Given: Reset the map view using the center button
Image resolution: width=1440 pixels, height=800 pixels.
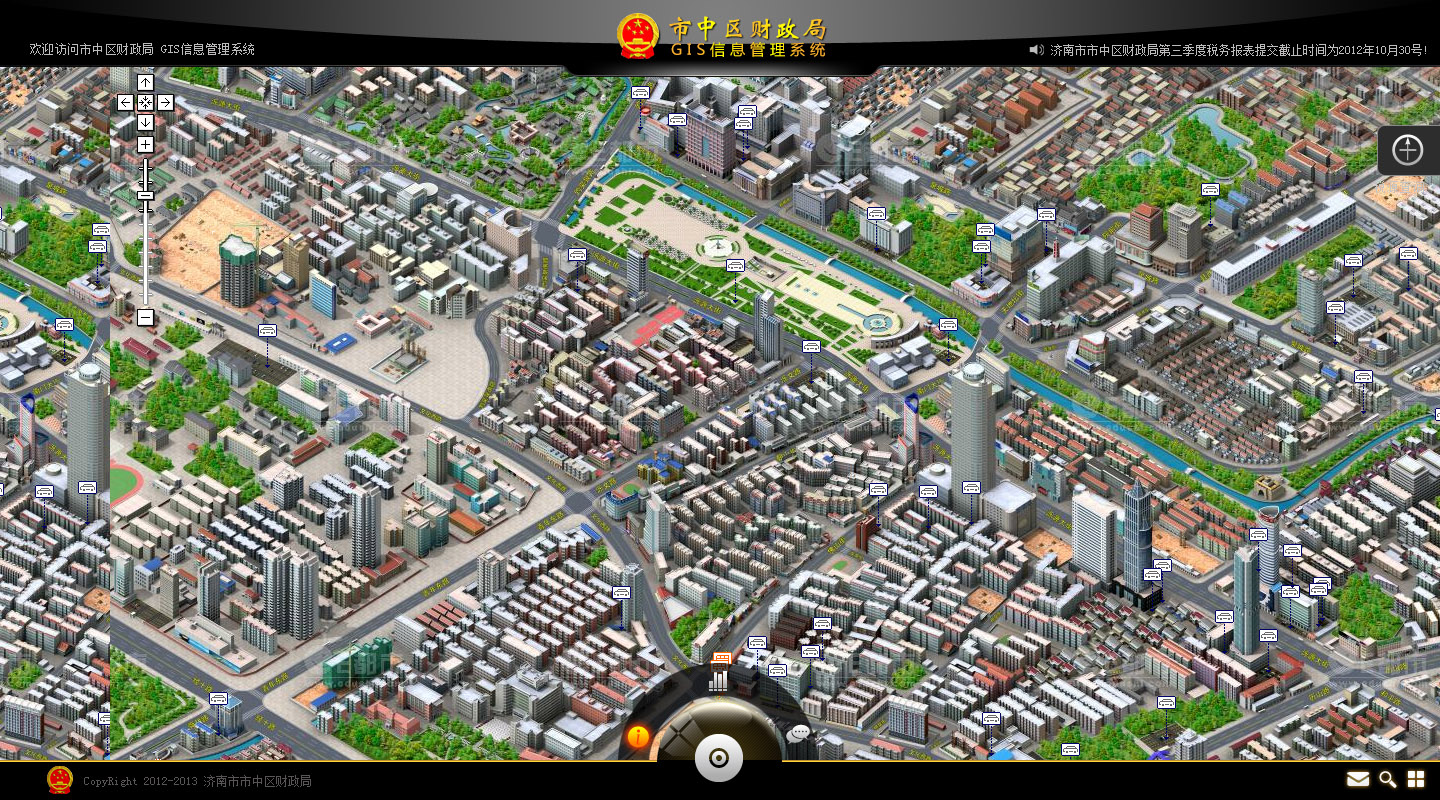Looking at the screenshot, I should click(145, 102).
